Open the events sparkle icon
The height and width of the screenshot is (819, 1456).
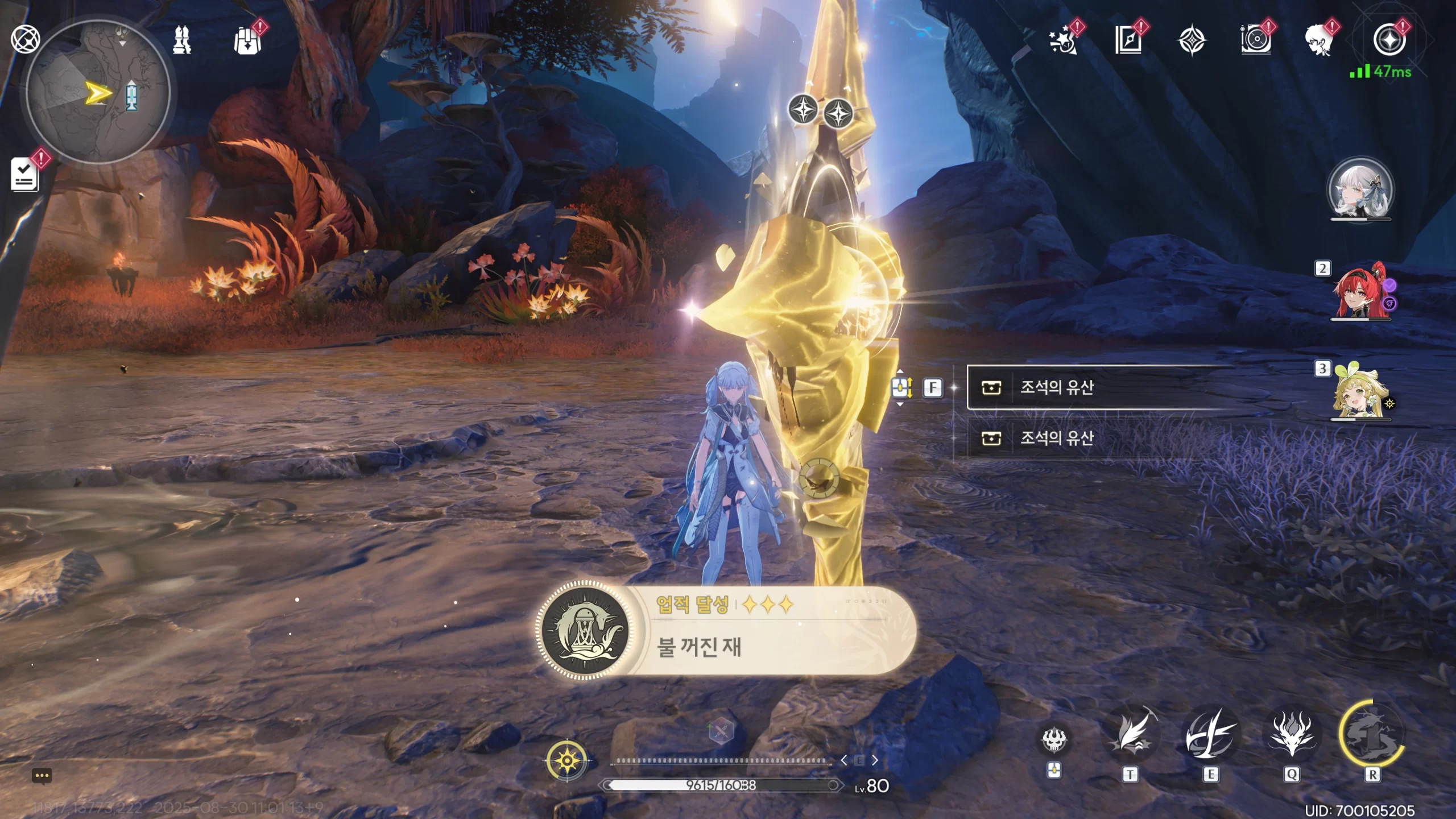(x=1062, y=41)
